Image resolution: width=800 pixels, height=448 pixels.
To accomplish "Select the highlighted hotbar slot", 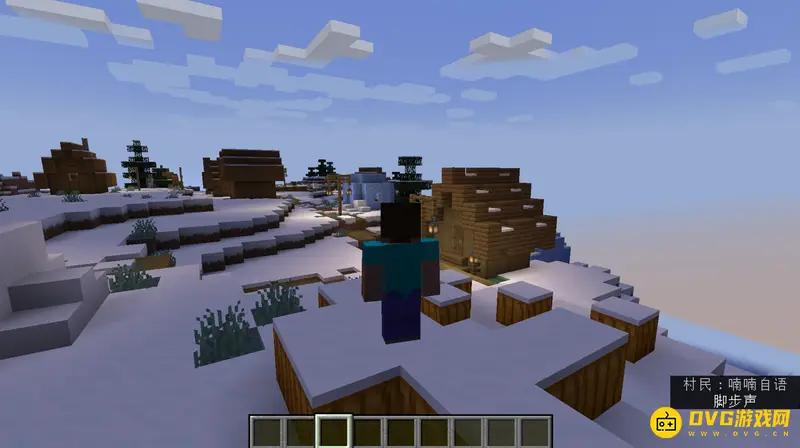I will (x=332, y=432).
